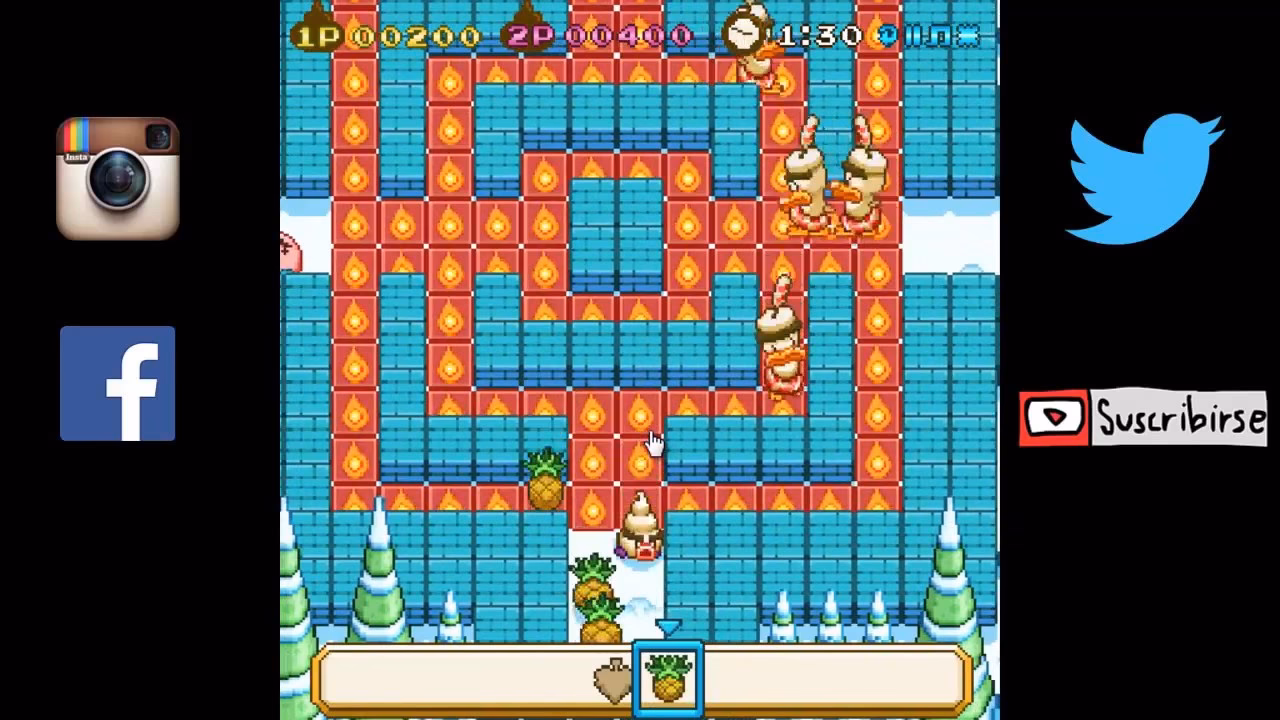Open the Instagram camera icon
This screenshot has width=1280, height=720.
[118, 179]
